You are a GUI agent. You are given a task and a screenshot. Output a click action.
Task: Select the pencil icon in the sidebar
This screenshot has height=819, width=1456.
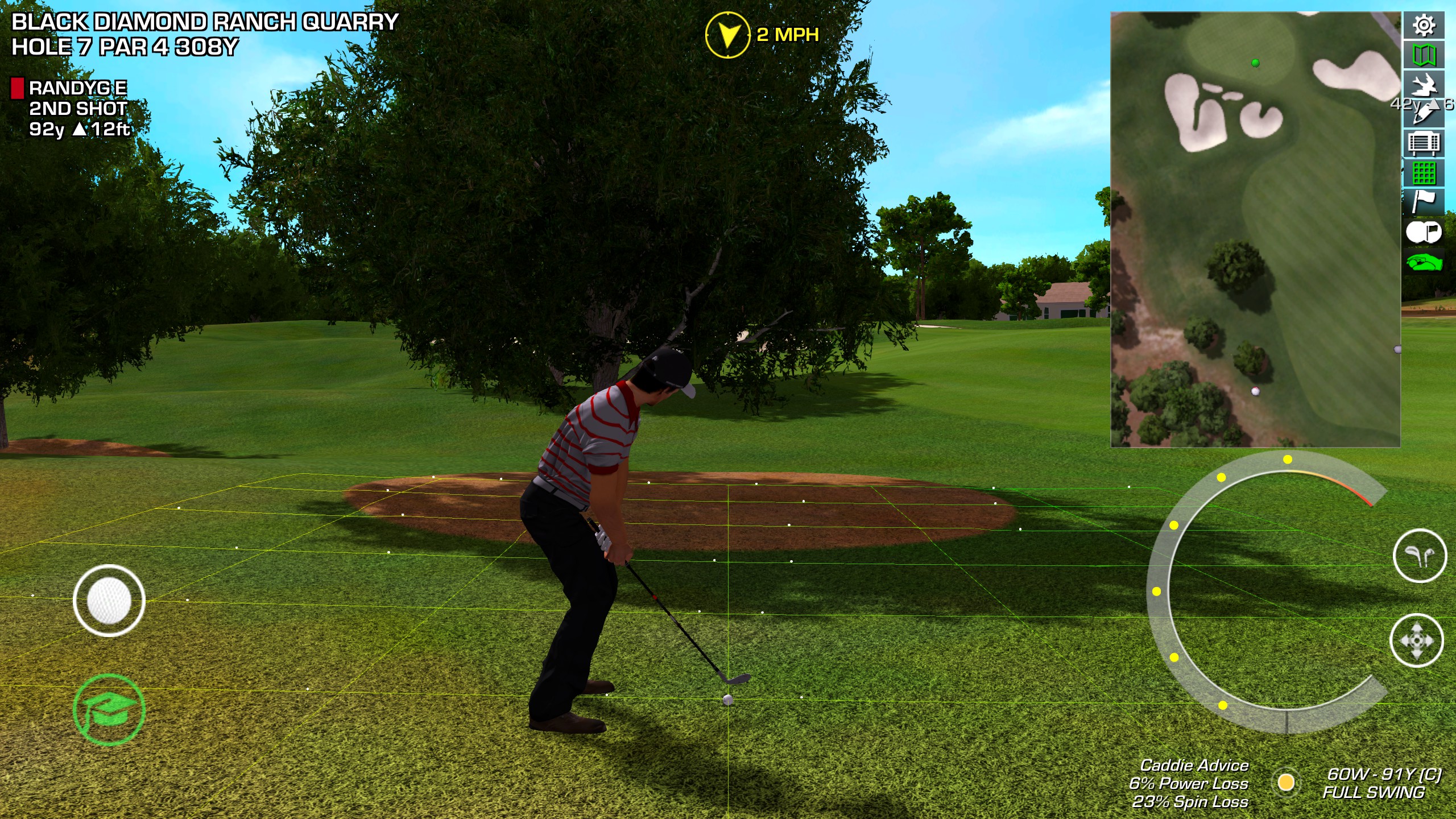coord(1424,114)
